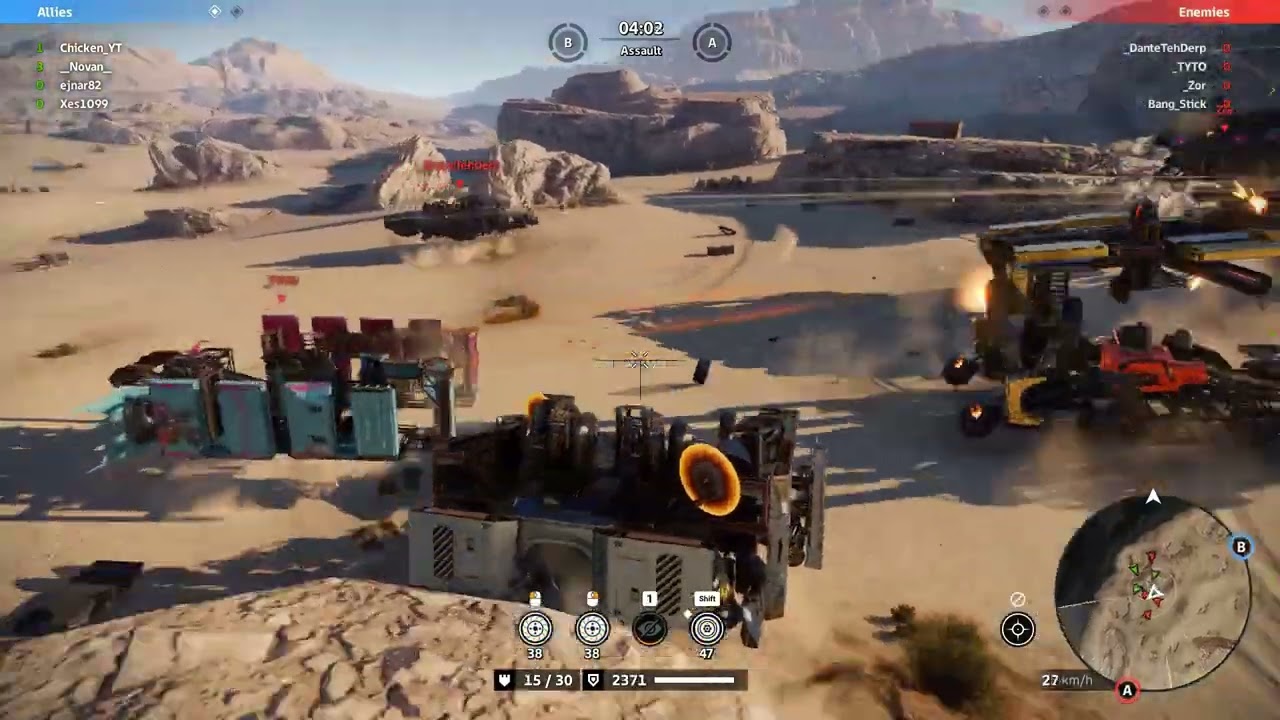This screenshot has height=720, width=1280.
Task: Select the weapon under the right-mouse glyph
Action: tap(592, 628)
